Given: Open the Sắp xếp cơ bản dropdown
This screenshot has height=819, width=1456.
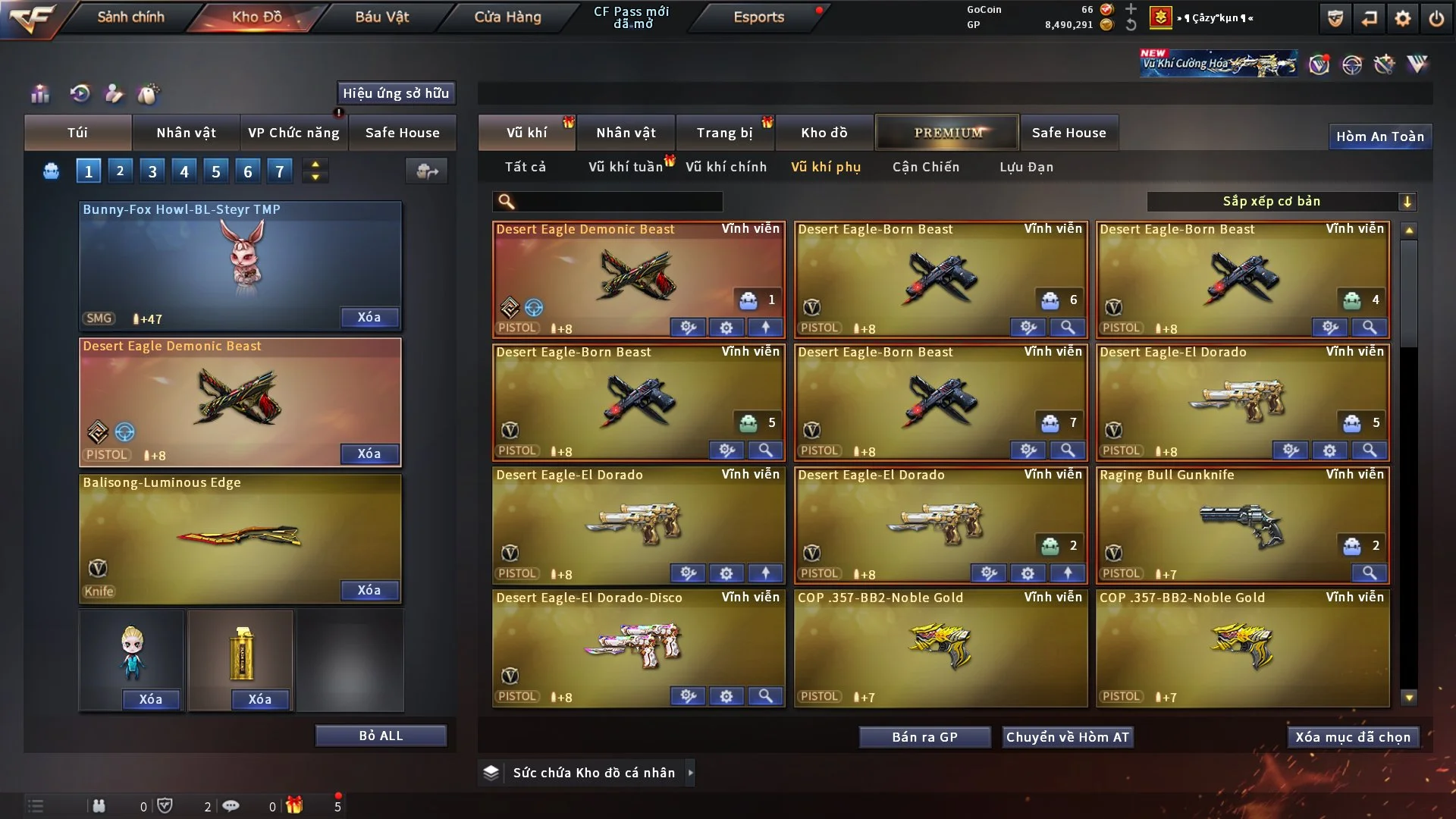Looking at the screenshot, I should pos(1281,201).
